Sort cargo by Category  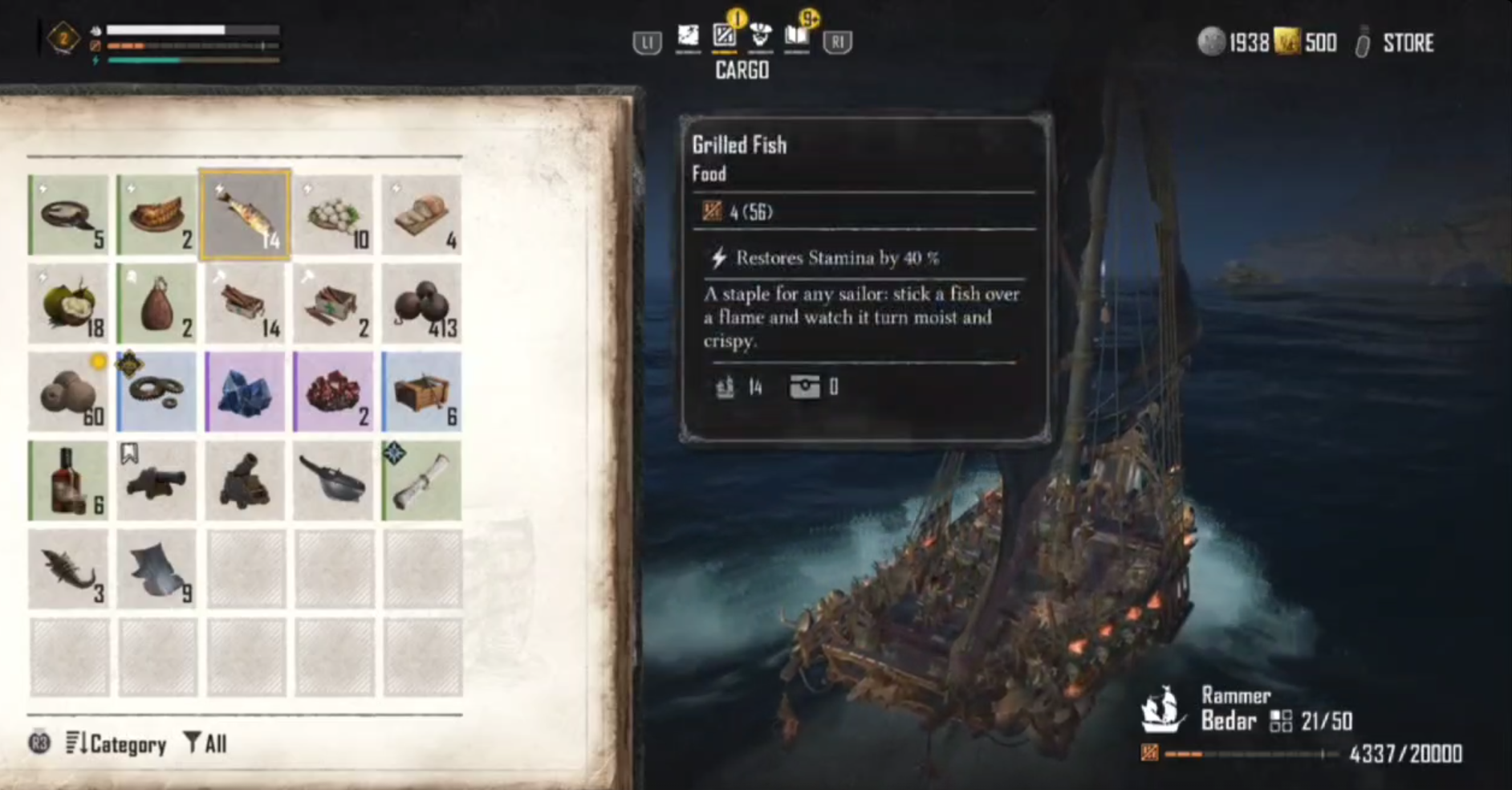(117, 744)
